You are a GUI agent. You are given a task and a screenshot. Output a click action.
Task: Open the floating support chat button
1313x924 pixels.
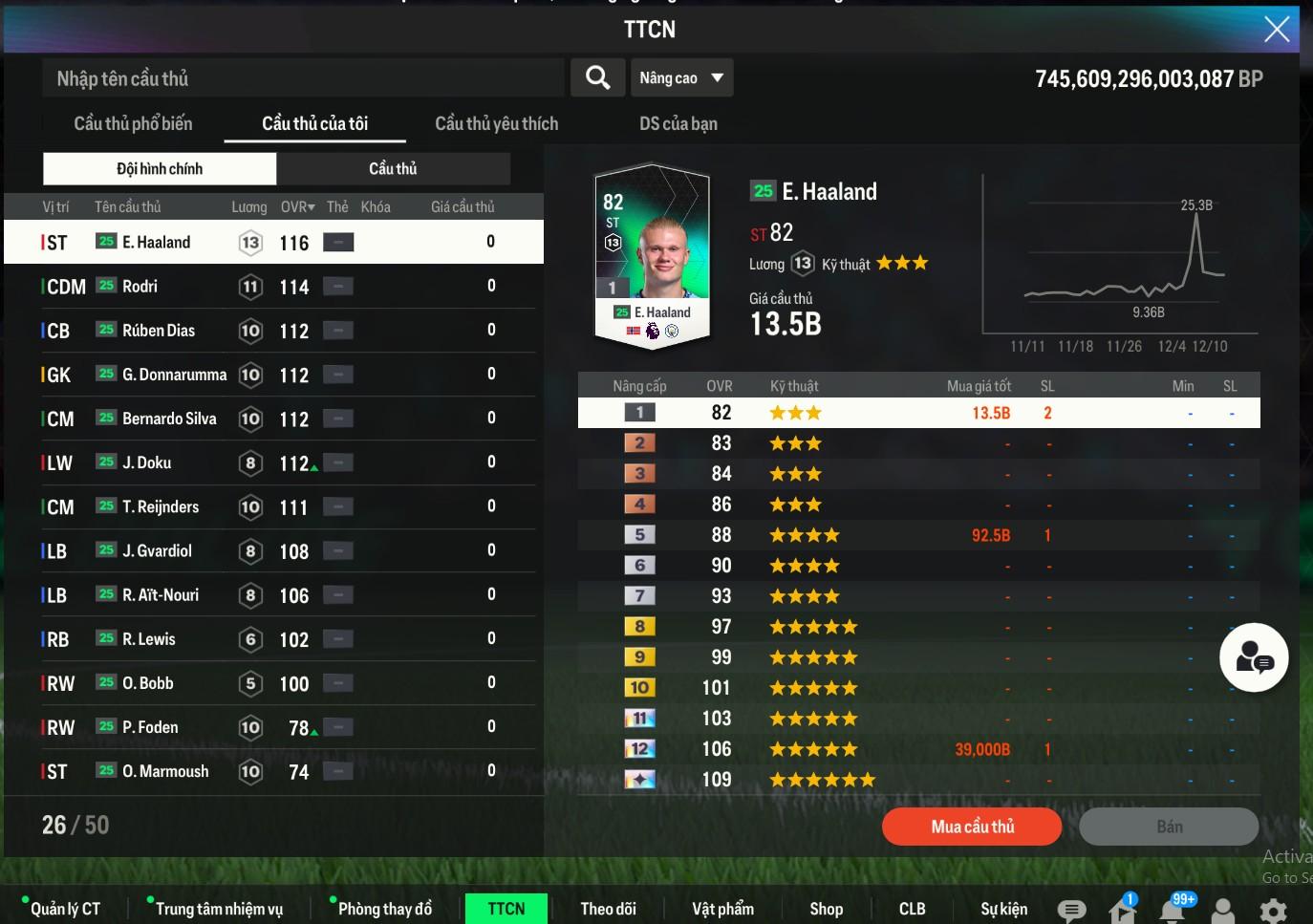1254,657
